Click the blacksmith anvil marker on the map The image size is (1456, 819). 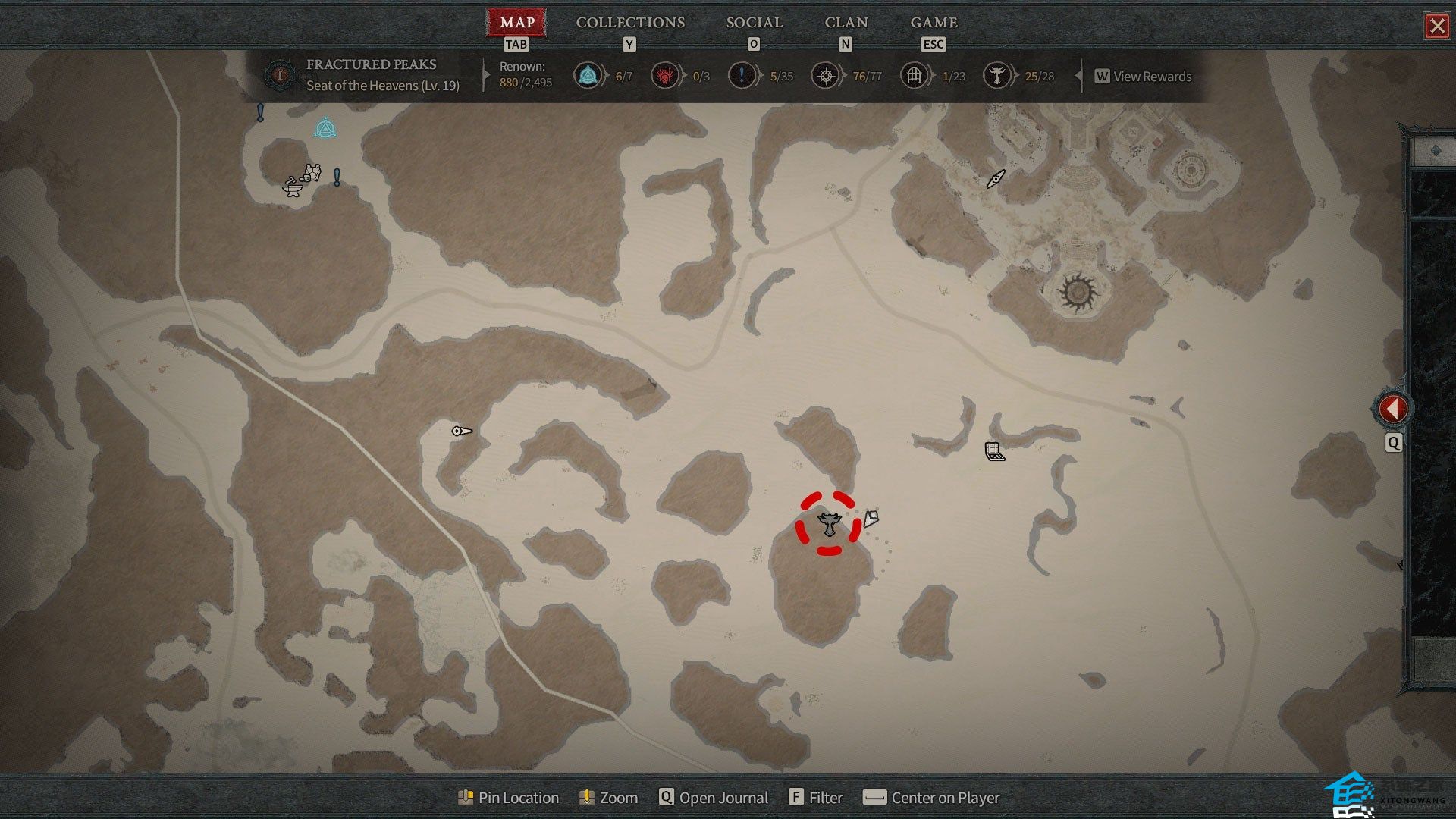tap(292, 186)
